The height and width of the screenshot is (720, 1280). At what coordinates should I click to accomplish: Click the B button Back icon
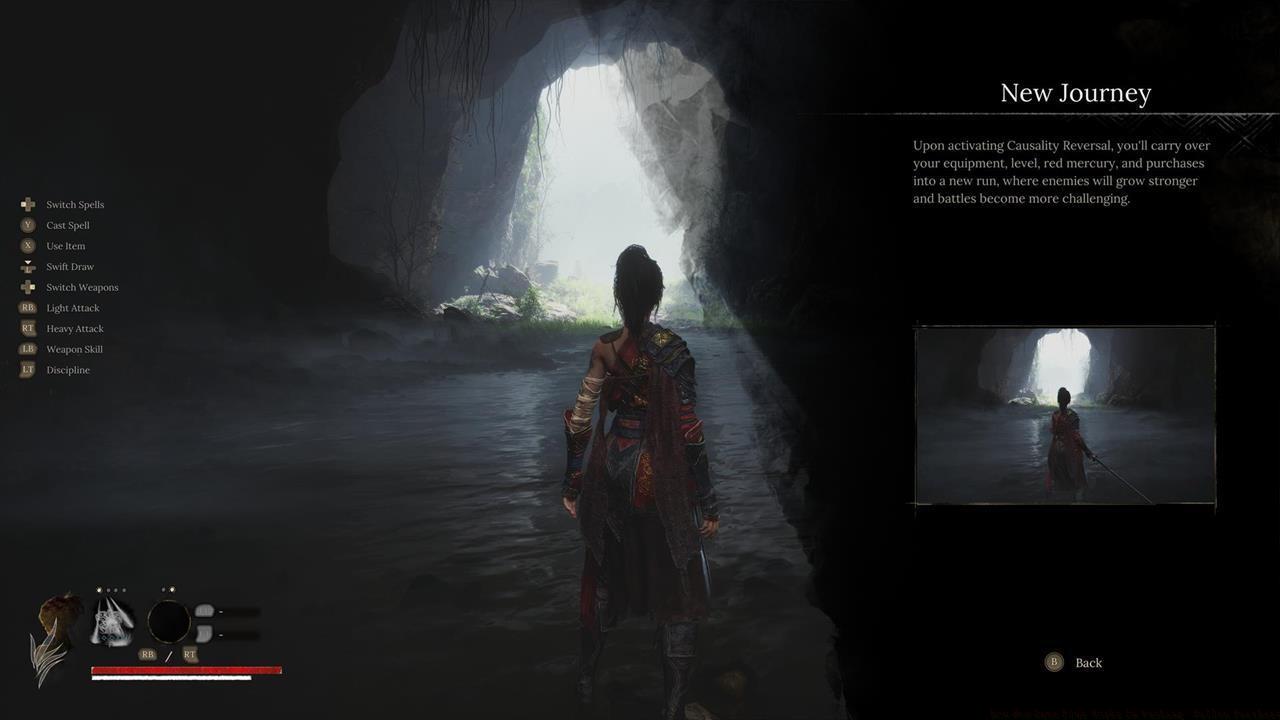pyautogui.click(x=1053, y=662)
